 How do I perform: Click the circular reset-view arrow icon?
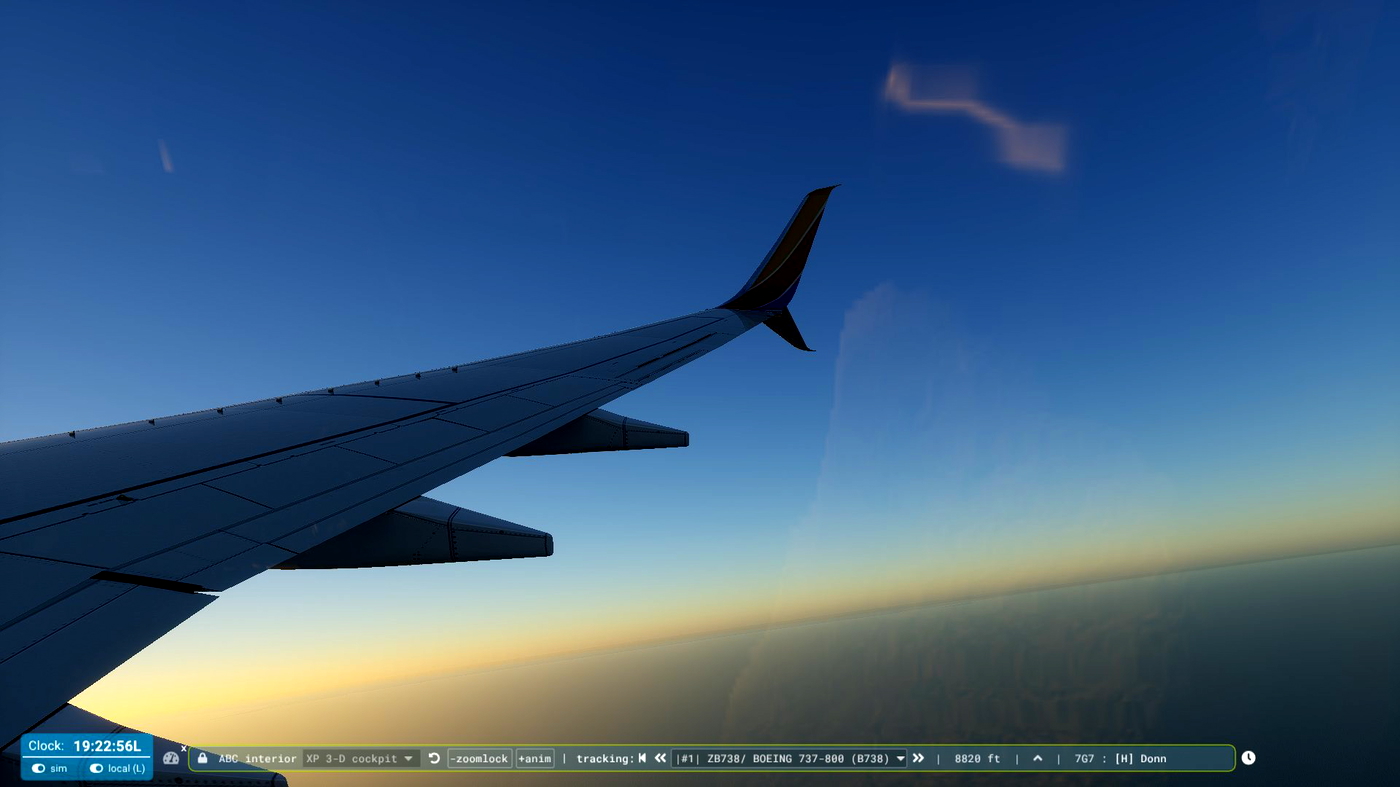click(x=433, y=758)
